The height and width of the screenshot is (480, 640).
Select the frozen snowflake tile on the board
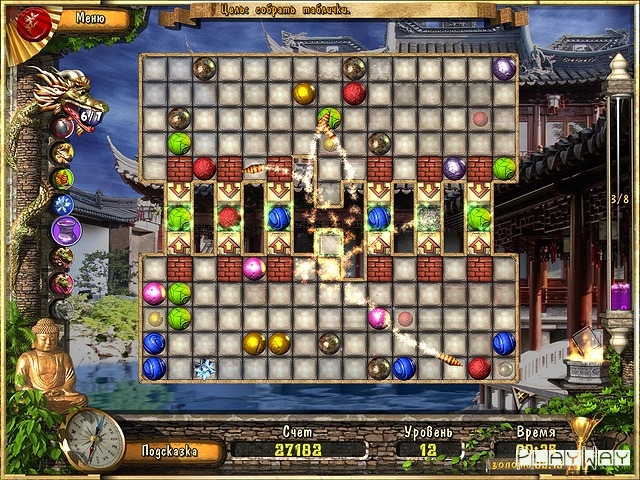(205, 368)
